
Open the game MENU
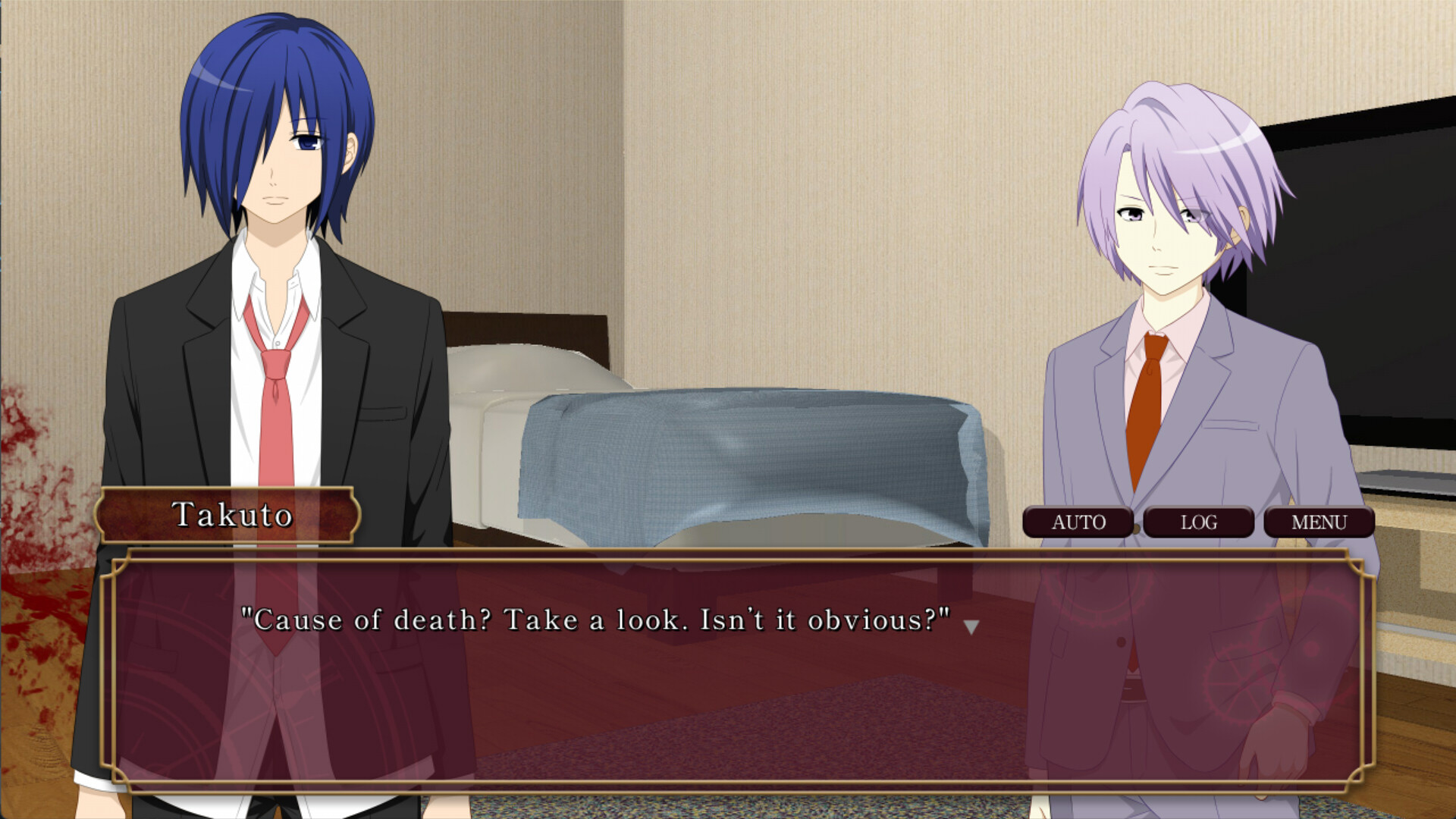tap(1319, 522)
